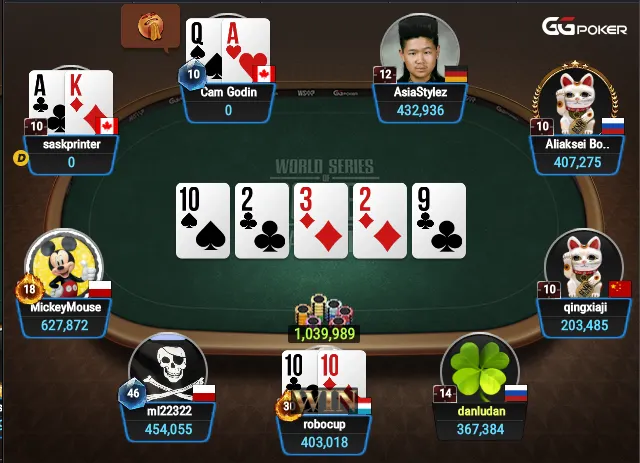640x463 pixels.
Task: Open danludan's green clover avatar
Action: tap(478, 368)
